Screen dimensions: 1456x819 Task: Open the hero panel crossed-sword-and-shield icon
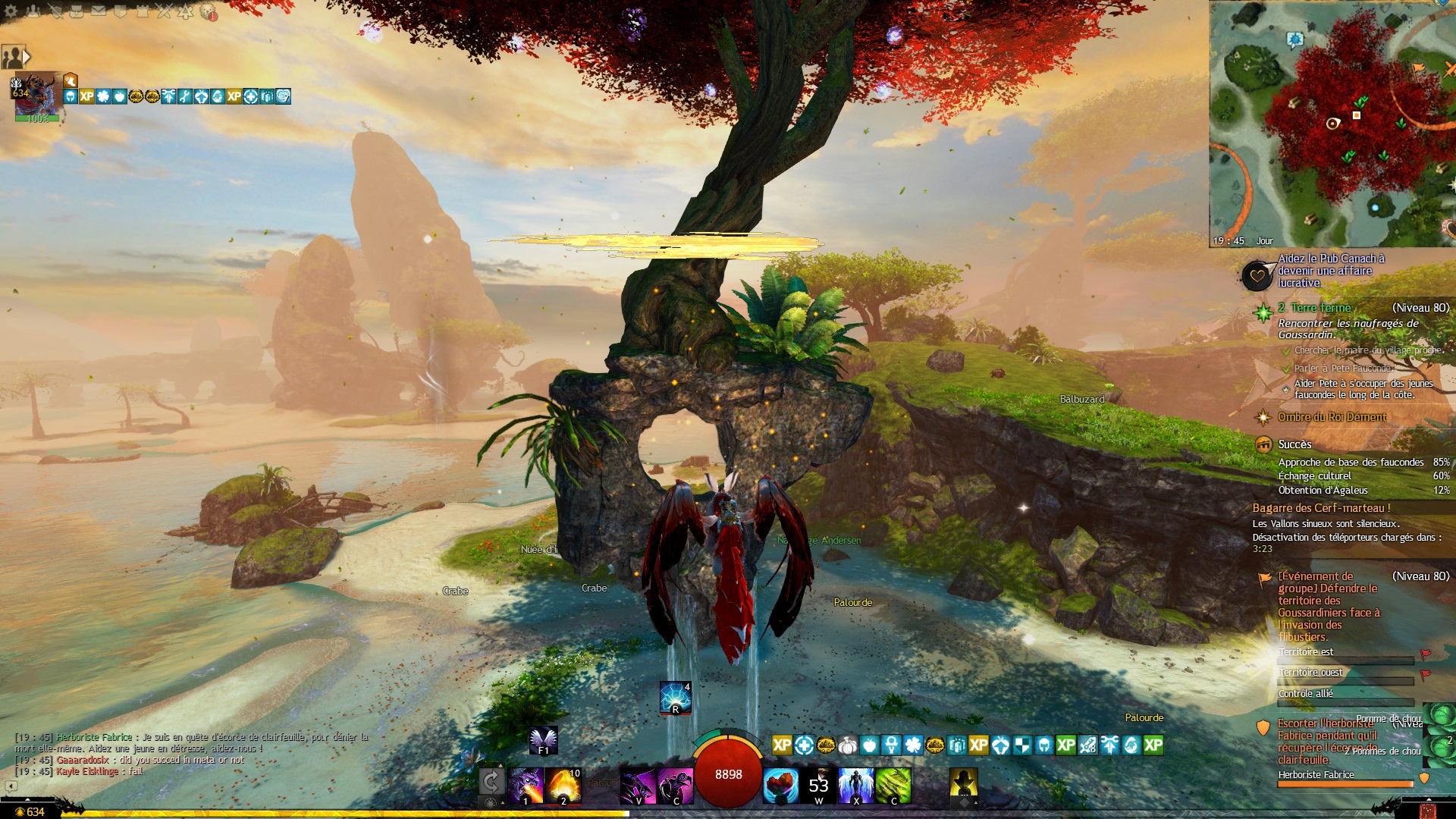[x=56, y=11]
